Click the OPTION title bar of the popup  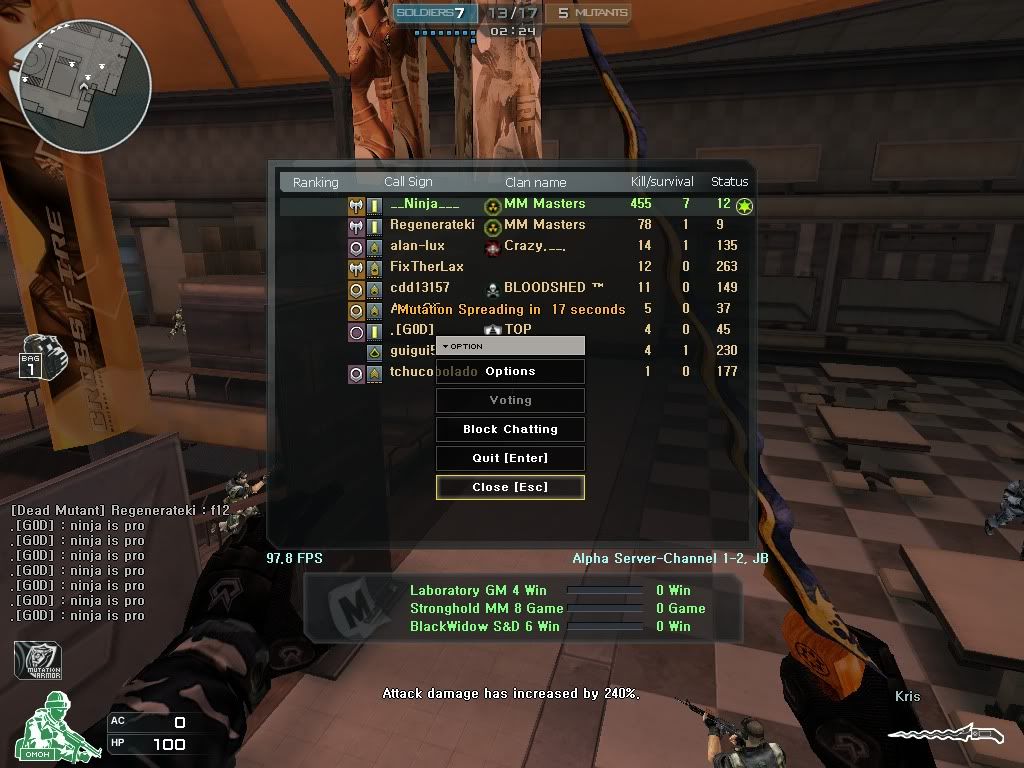[x=510, y=346]
